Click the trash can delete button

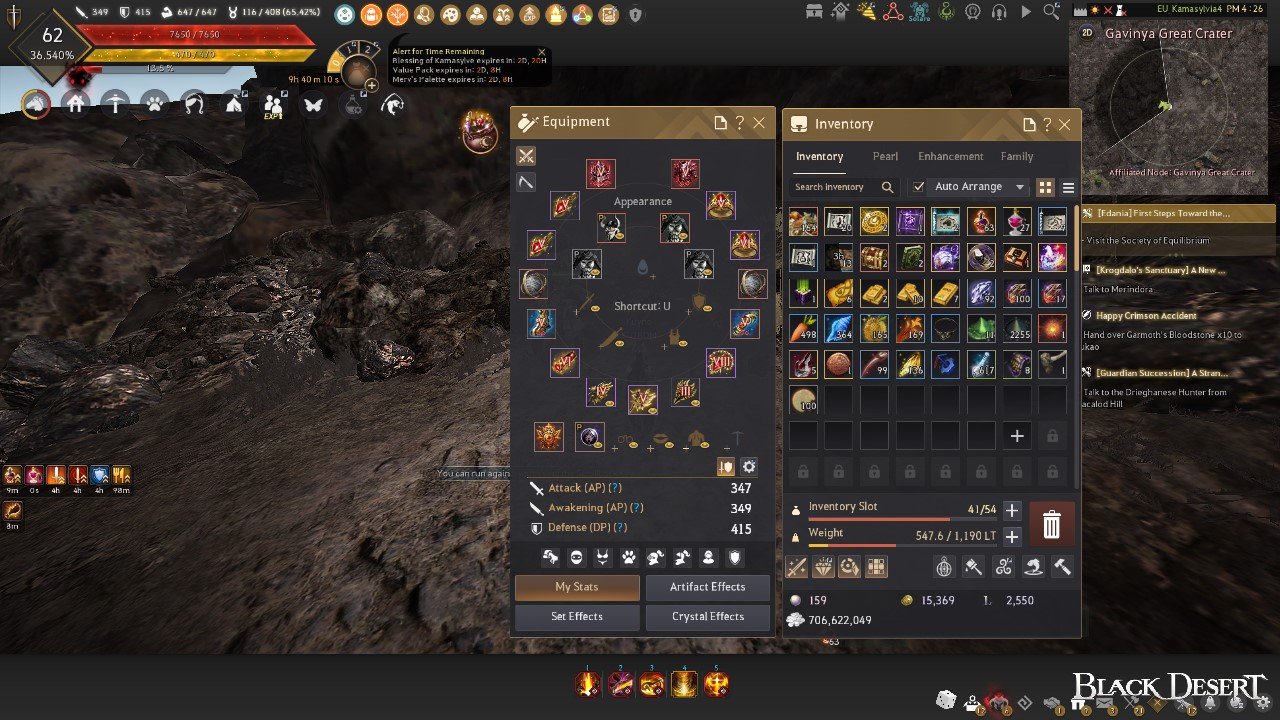[x=1051, y=523]
